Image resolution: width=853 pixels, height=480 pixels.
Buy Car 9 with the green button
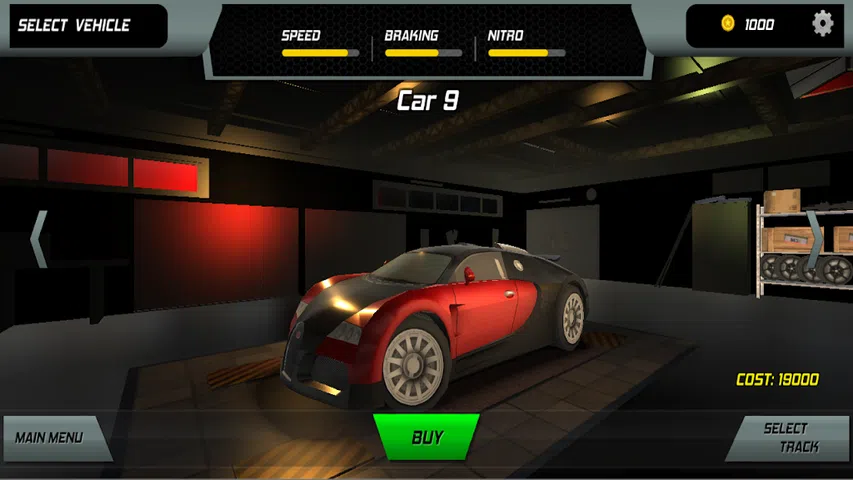427,437
